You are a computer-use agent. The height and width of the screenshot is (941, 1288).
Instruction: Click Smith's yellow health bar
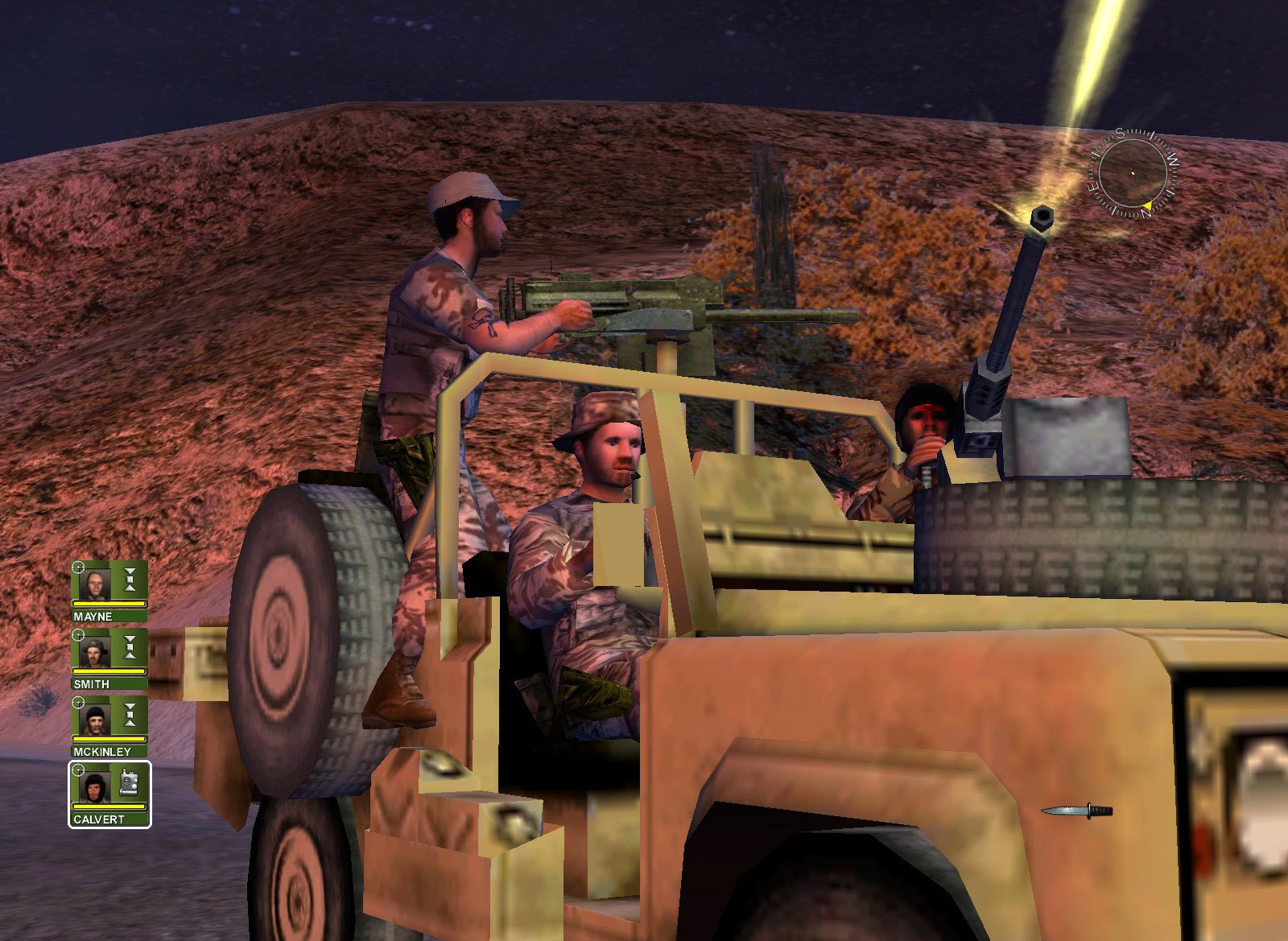click(x=109, y=671)
